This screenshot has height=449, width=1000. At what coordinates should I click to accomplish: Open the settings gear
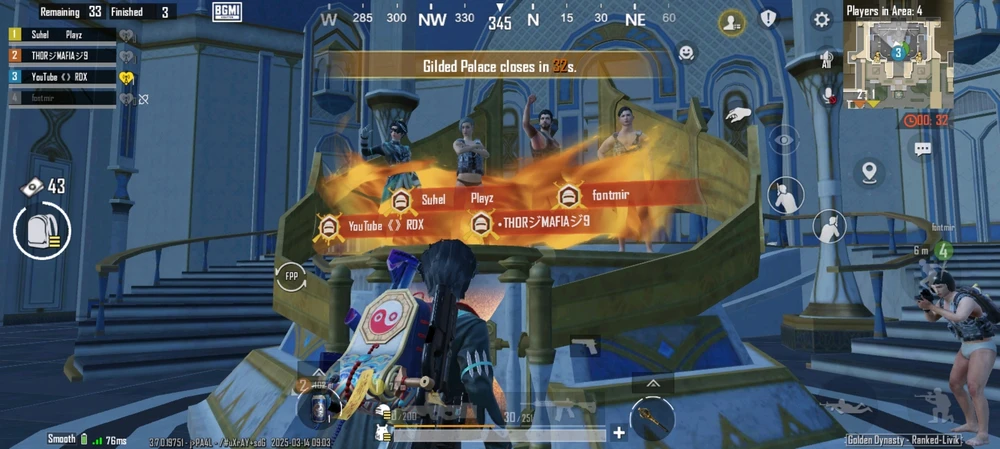pyautogui.click(x=821, y=20)
